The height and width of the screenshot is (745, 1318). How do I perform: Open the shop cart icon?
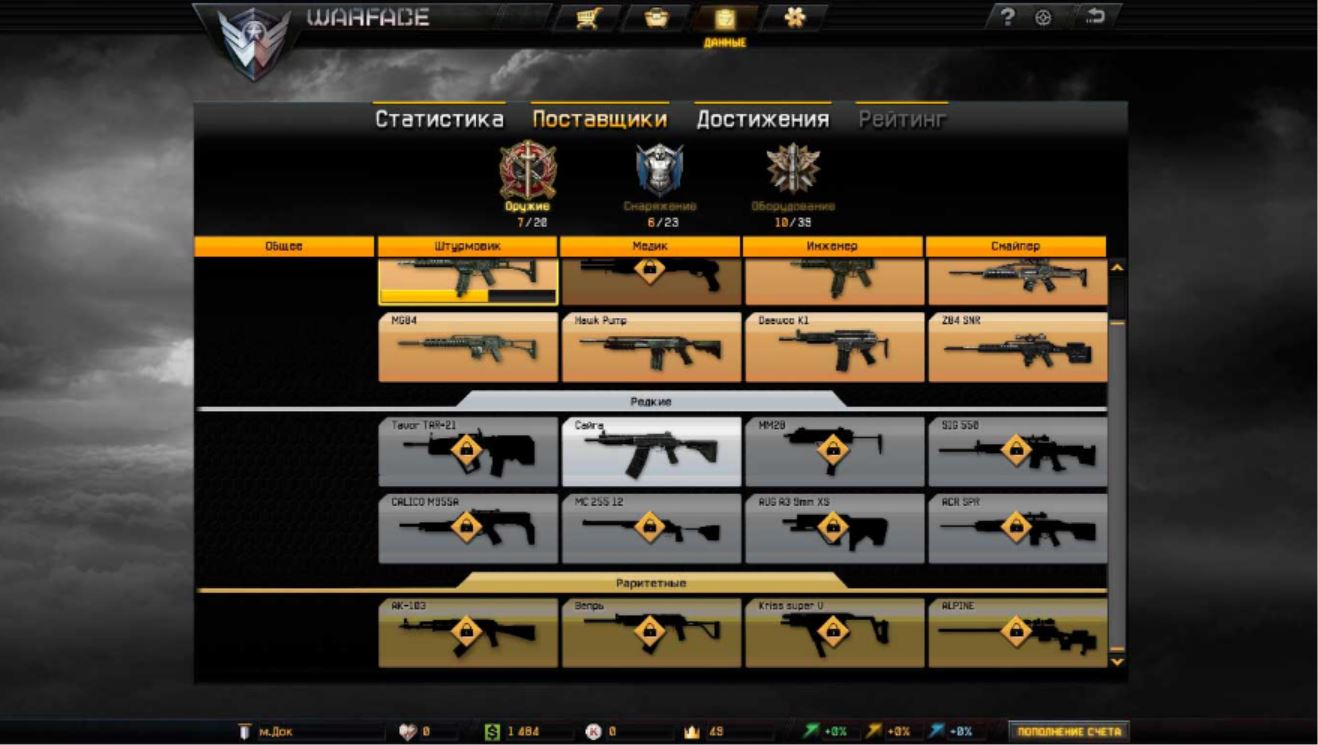(587, 18)
